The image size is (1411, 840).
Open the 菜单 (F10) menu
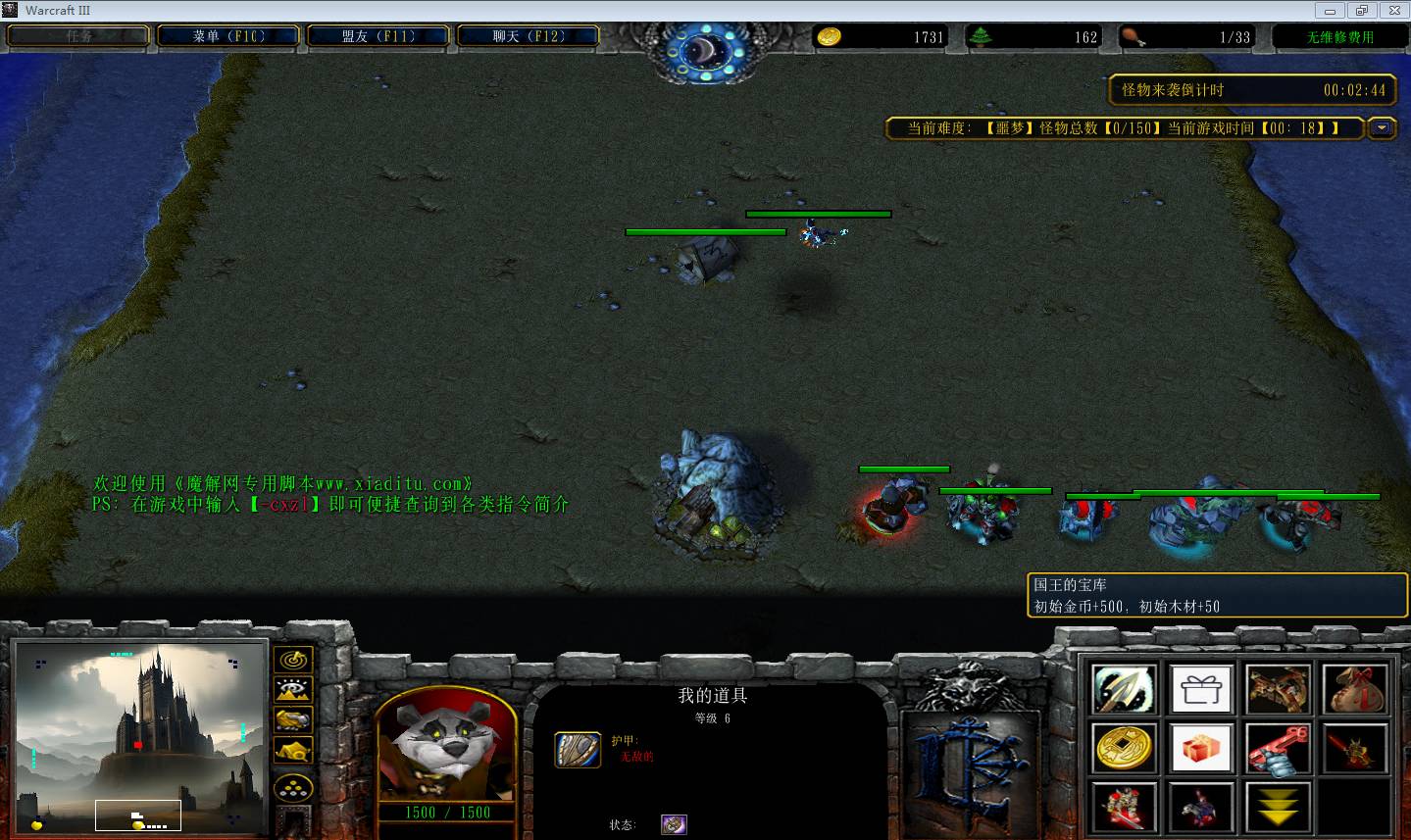coord(229,36)
